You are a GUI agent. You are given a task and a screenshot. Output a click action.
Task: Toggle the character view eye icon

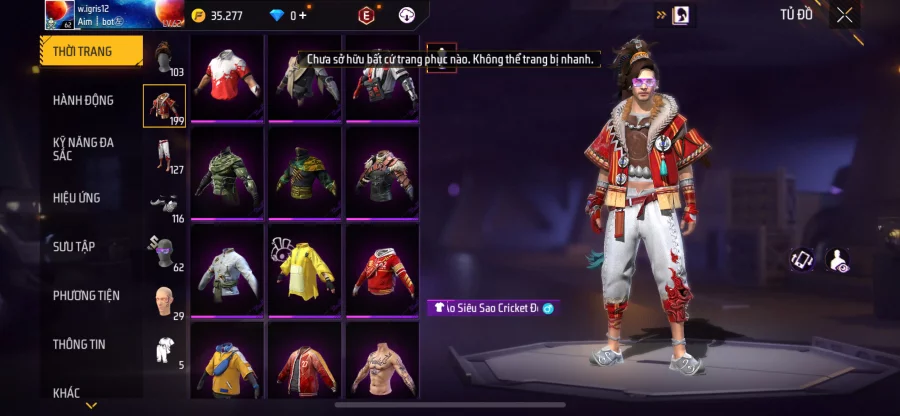839,260
